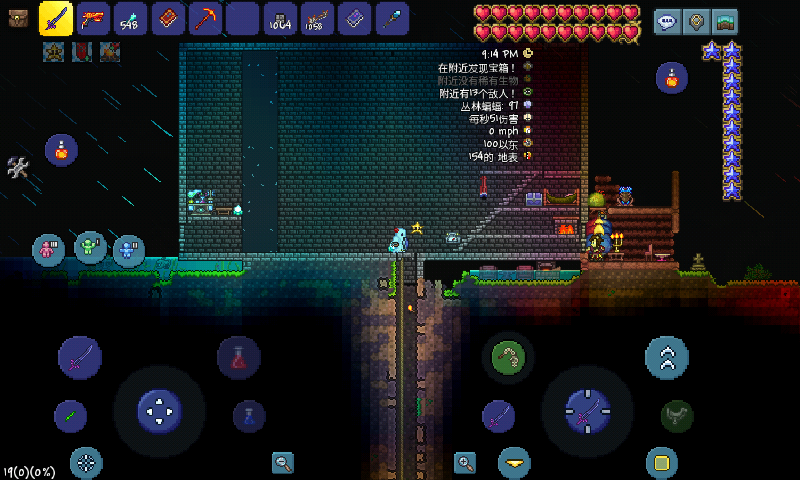This screenshot has width=800, height=480.
Task: Use the blue mana potion quick button
Action: [x=248, y=415]
